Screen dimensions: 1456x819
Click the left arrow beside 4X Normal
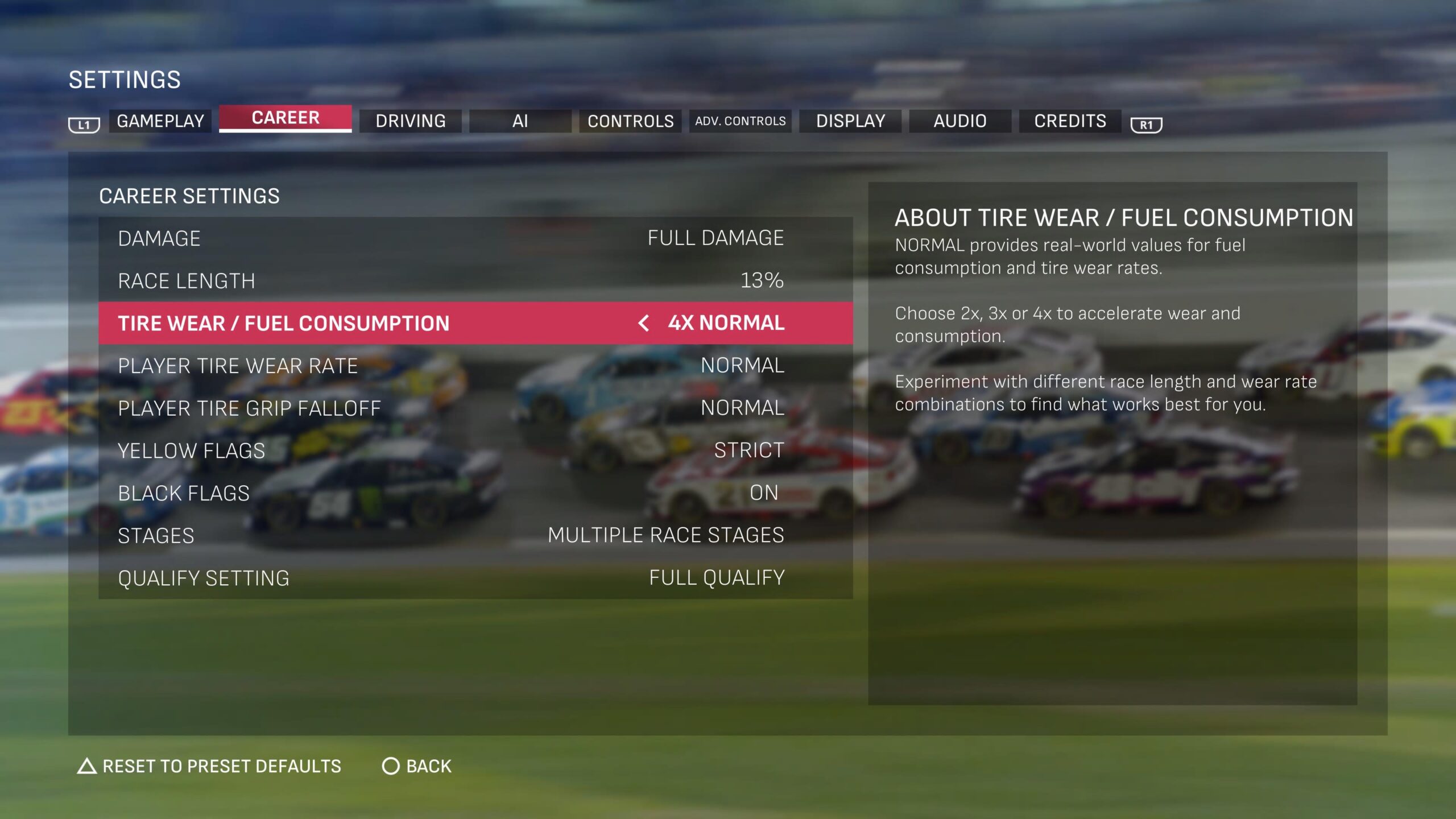click(643, 323)
